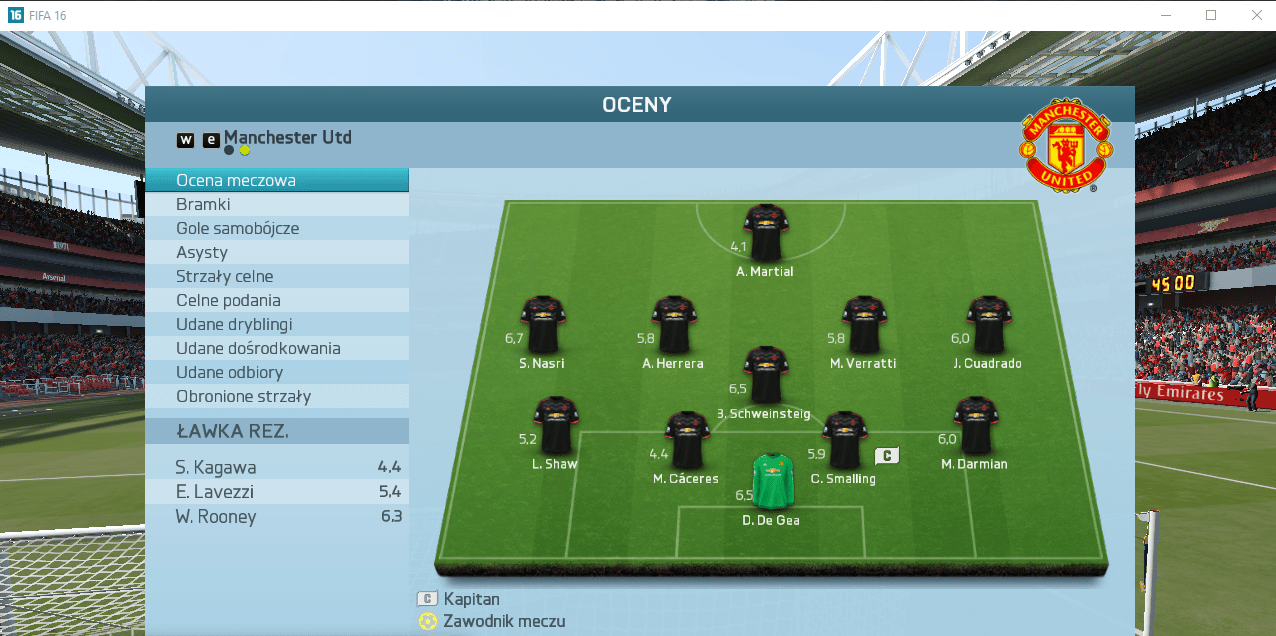Open the Gole samobójcze stat
Image resolution: width=1276 pixels, height=636 pixels.
coord(277,228)
